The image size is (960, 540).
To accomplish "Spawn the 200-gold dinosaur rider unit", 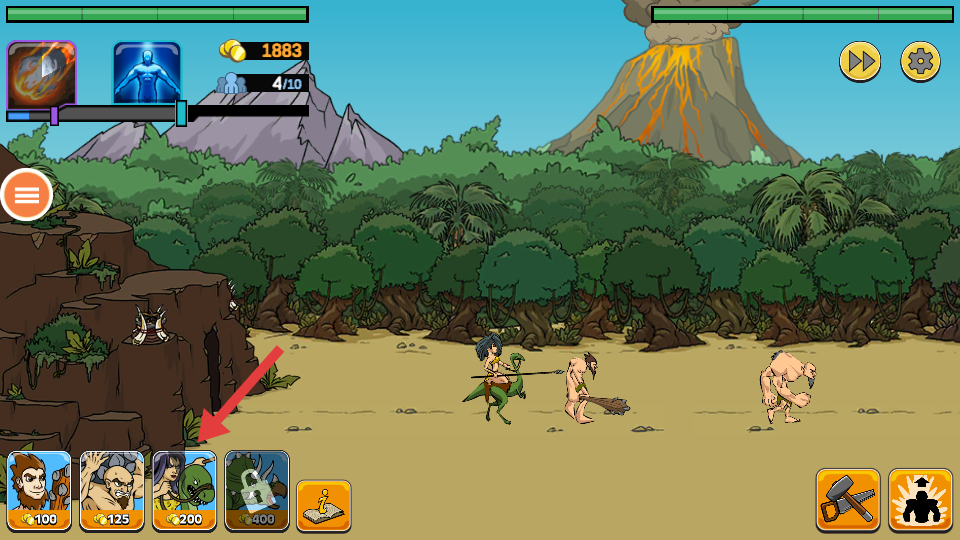I will (x=184, y=490).
